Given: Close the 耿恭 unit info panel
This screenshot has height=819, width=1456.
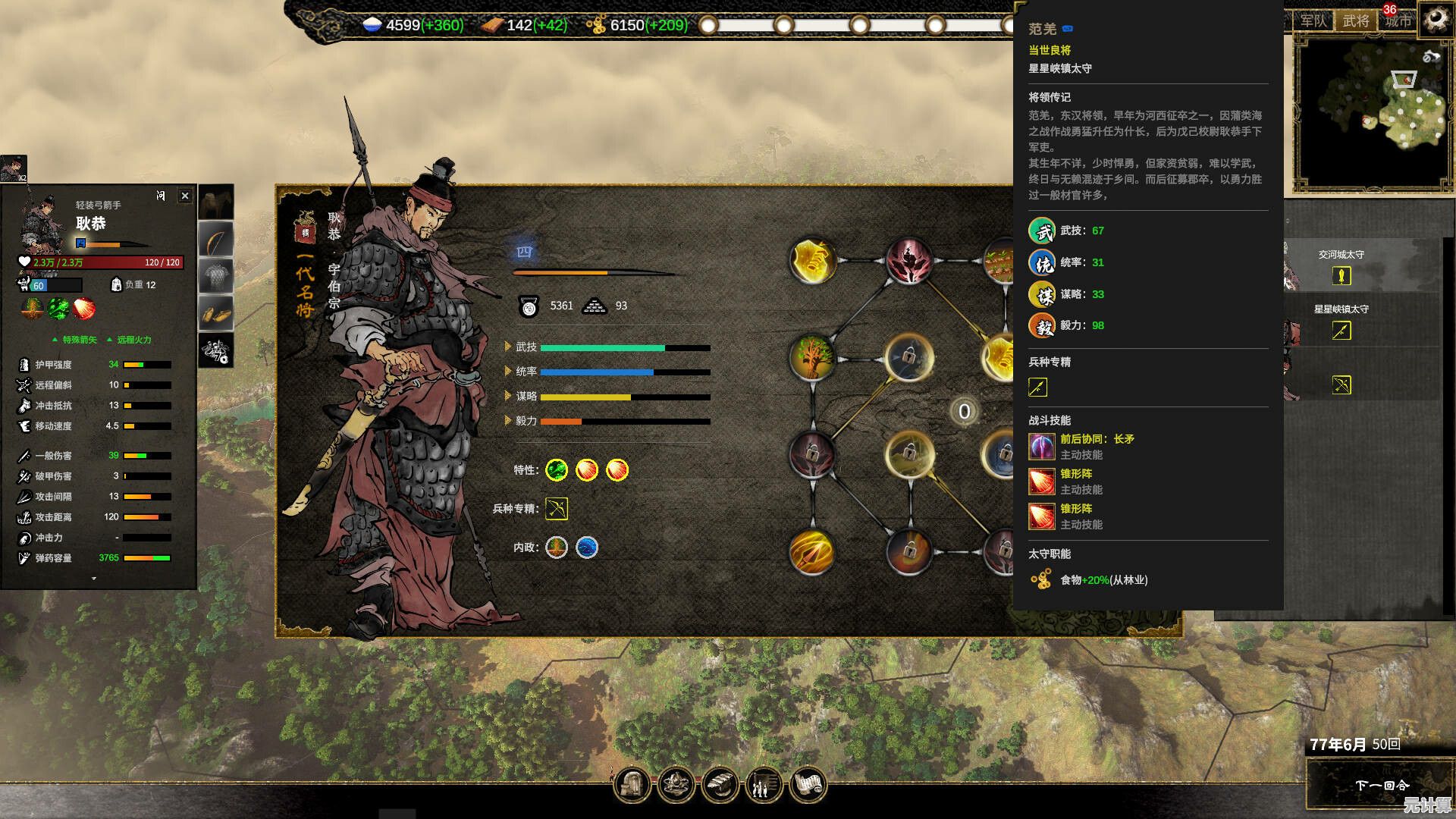Looking at the screenshot, I should (x=185, y=196).
